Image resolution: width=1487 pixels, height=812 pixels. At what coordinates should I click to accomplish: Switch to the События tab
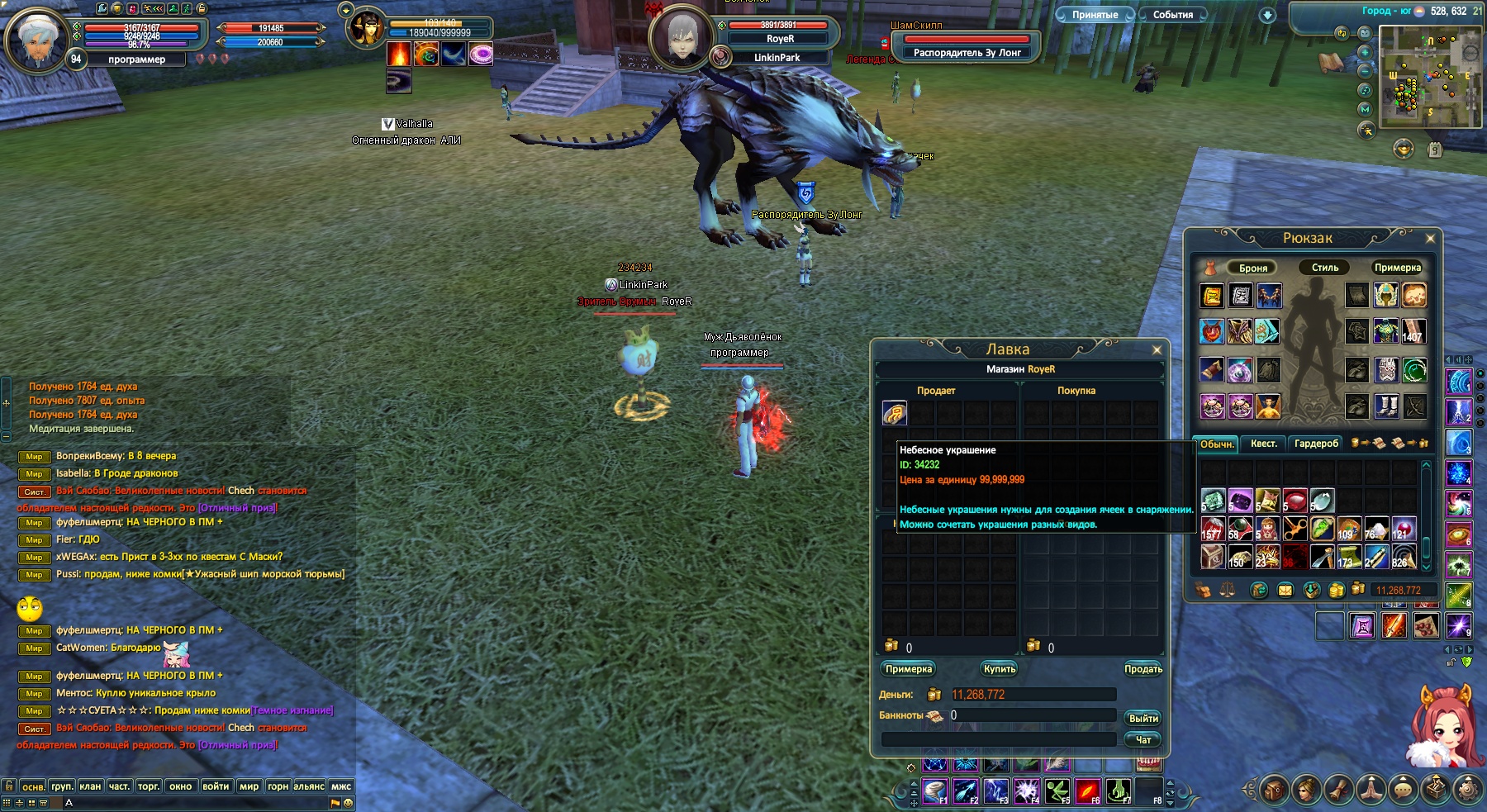pos(1172,15)
